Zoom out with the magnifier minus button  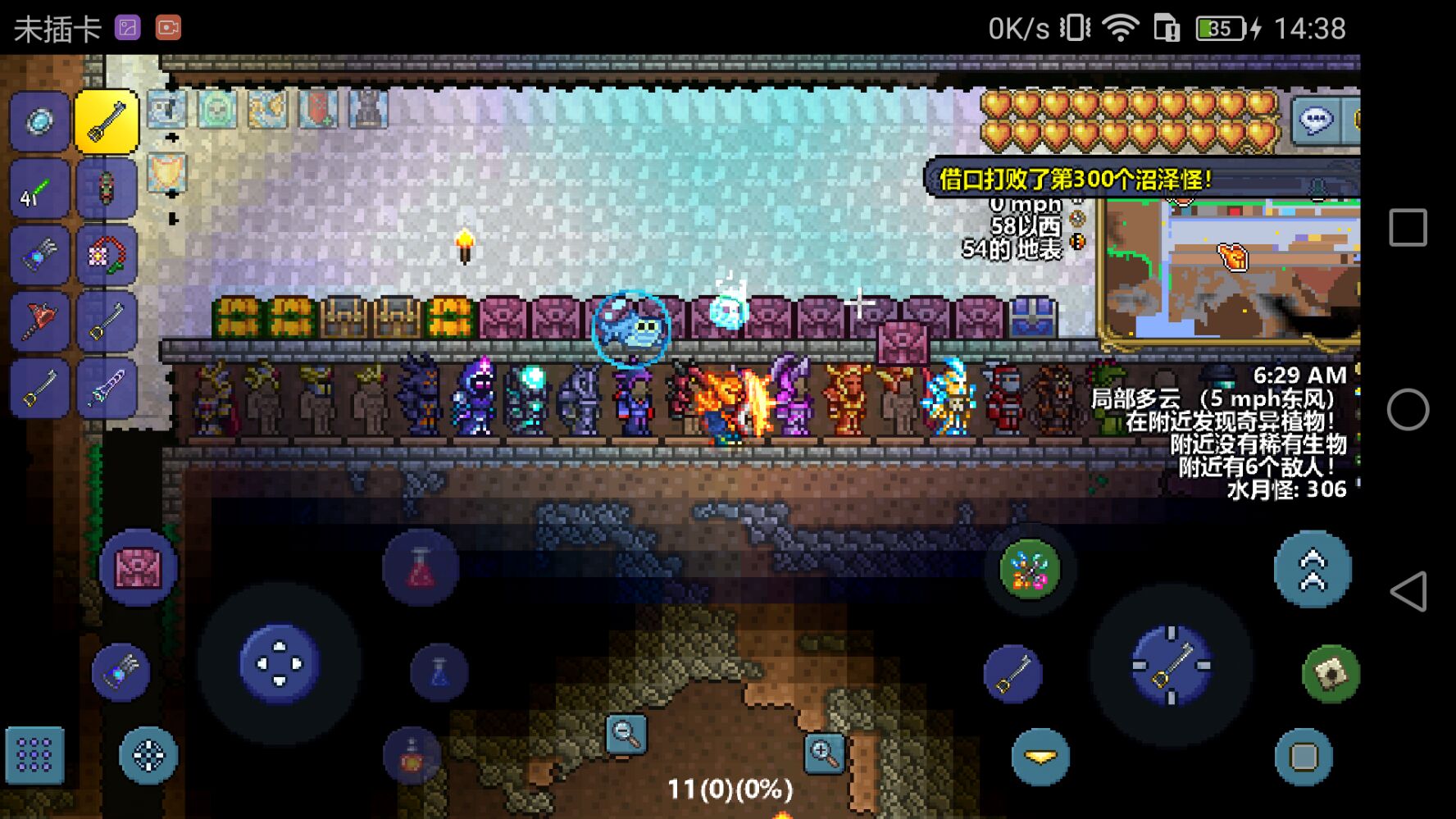[626, 734]
